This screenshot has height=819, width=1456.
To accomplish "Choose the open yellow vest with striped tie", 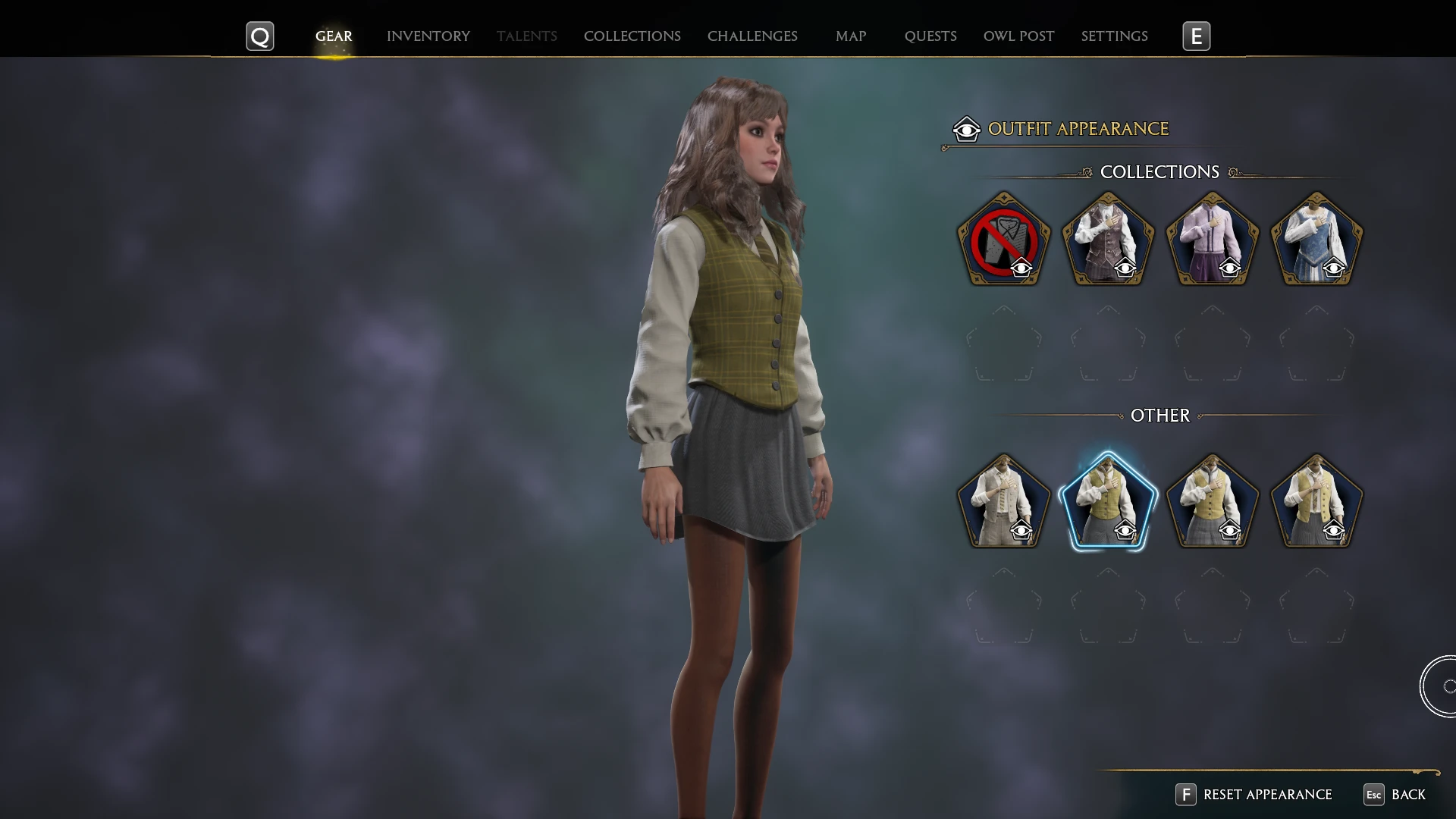I will tap(1316, 502).
